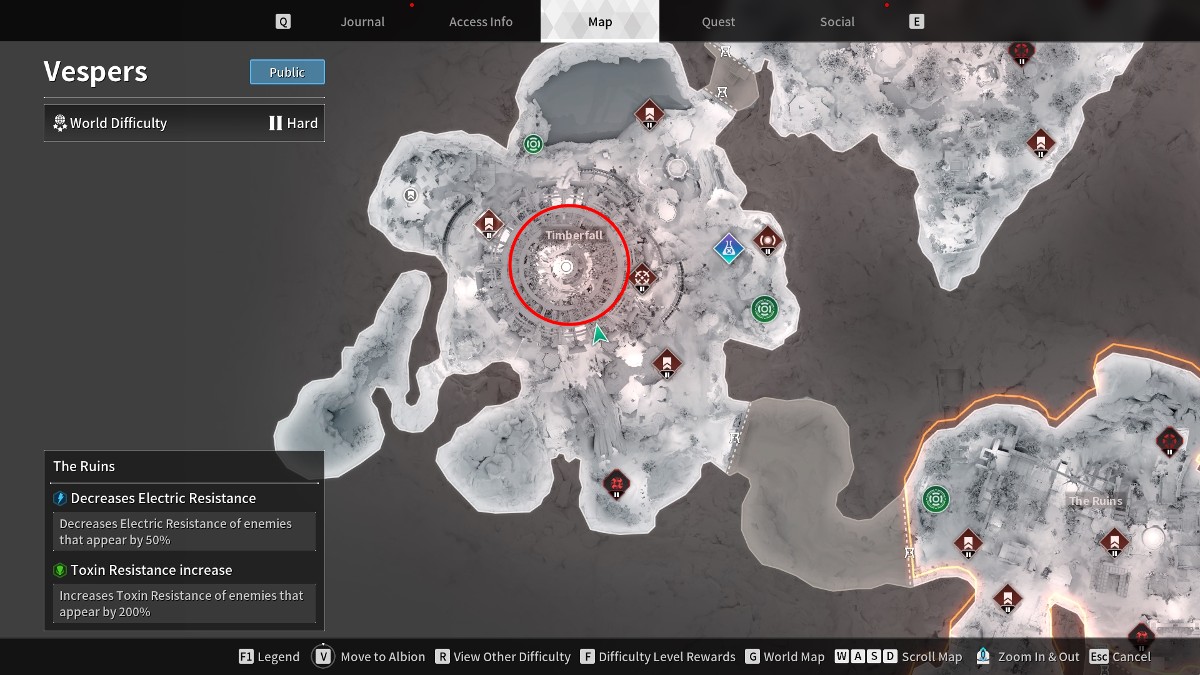Switch to the Journal tab

(x=362, y=22)
